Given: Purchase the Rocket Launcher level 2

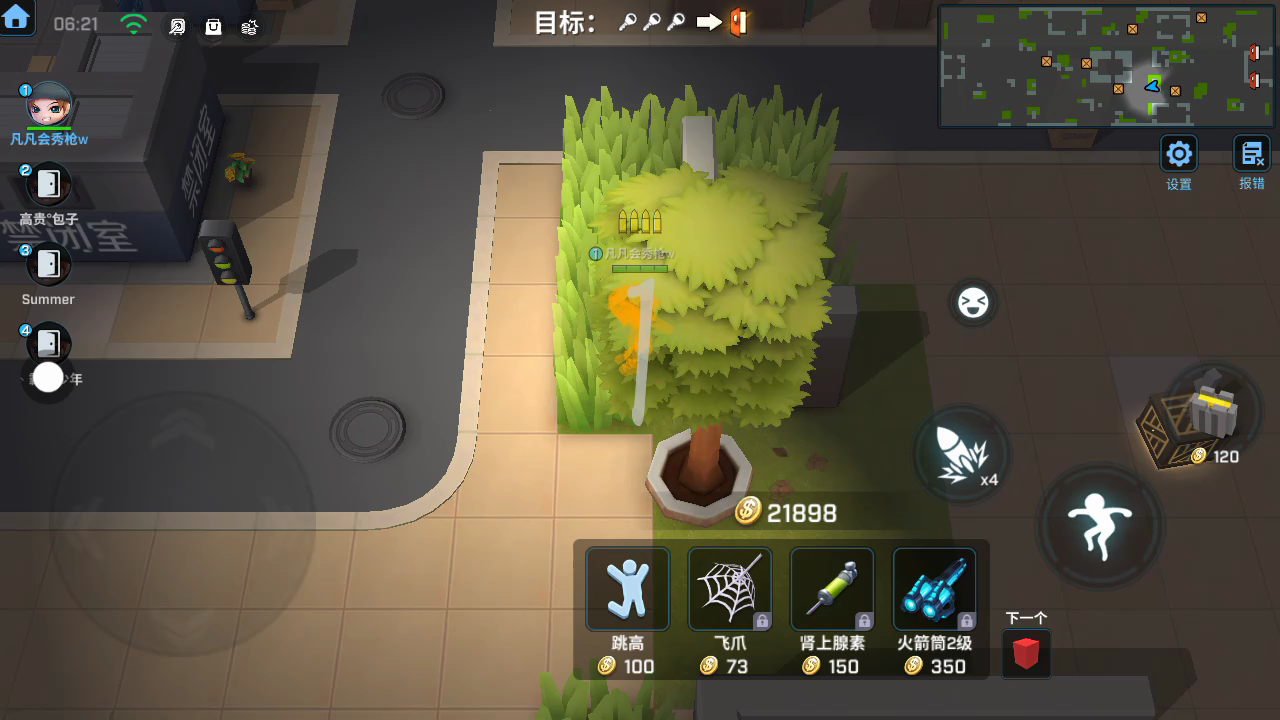Looking at the screenshot, I should coord(934,590).
